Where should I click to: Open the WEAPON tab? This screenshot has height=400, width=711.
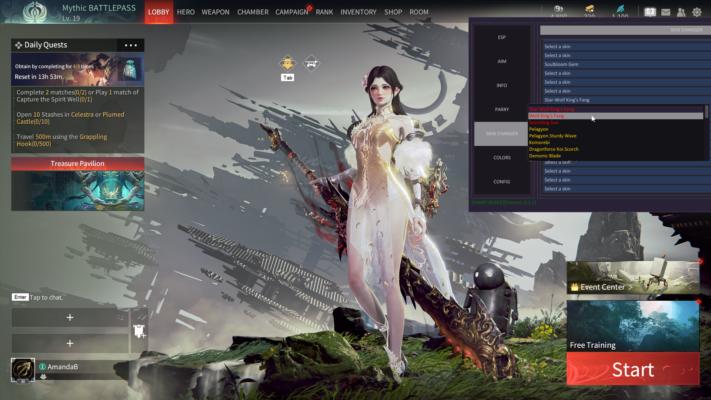215,12
